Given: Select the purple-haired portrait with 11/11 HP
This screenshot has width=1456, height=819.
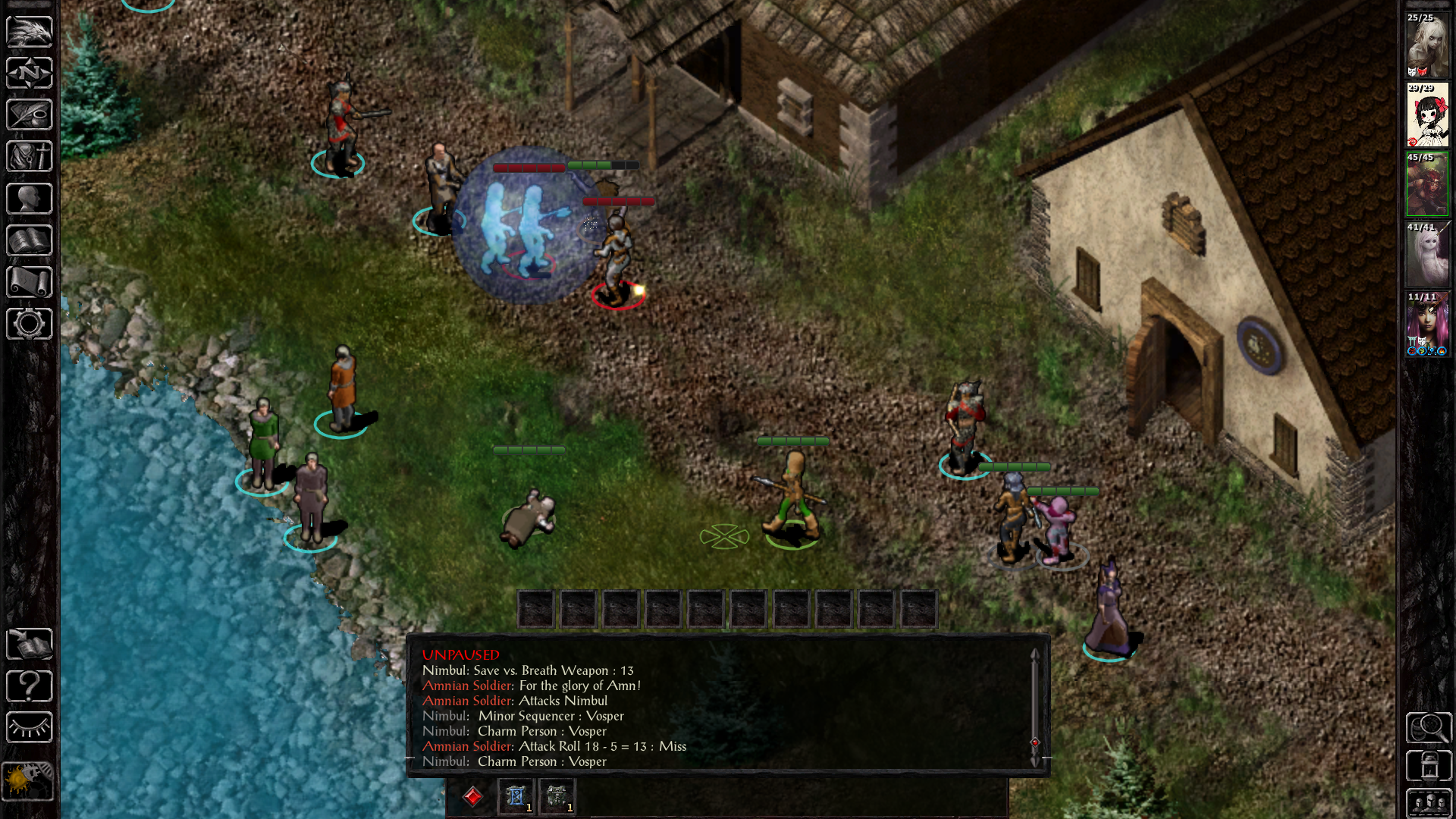Looking at the screenshot, I should point(1427,325).
